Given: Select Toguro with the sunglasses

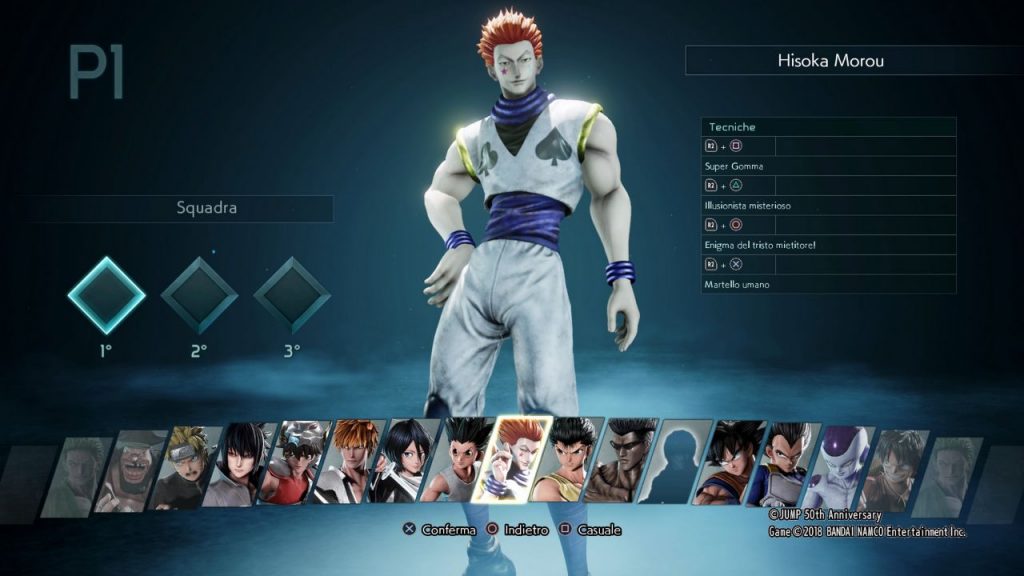Looking at the screenshot, I should [625, 462].
